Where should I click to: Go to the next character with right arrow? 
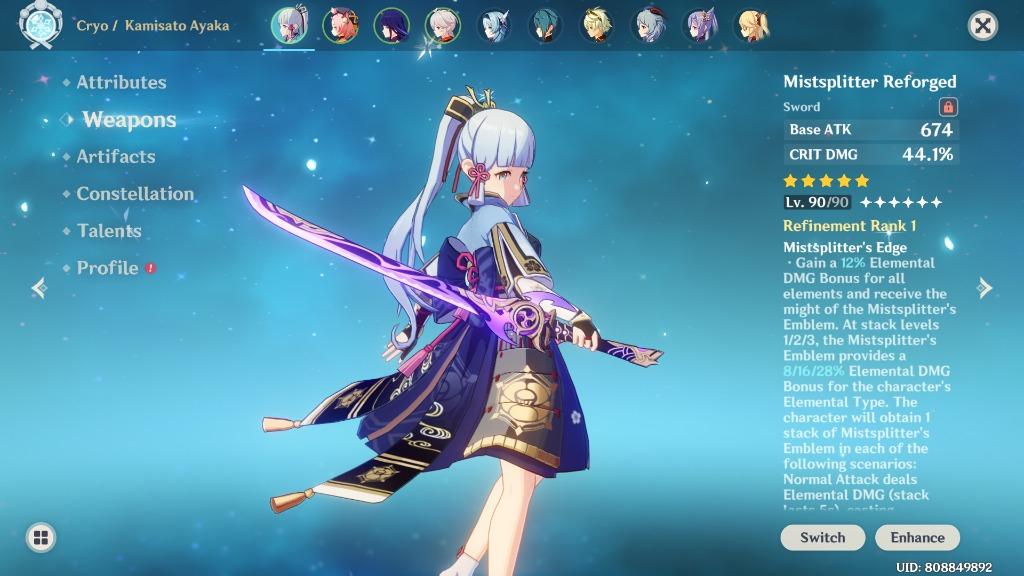click(985, 288)
